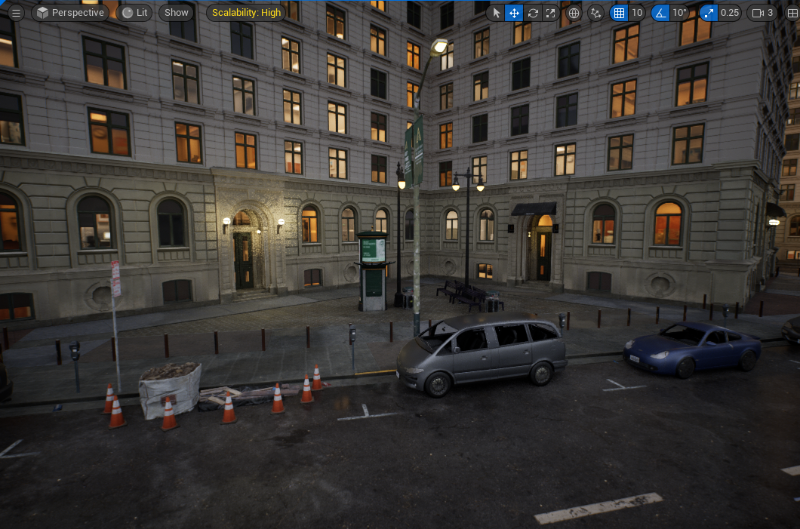Choose the translate move tool
800x529 pixels.
click(514, 13)
